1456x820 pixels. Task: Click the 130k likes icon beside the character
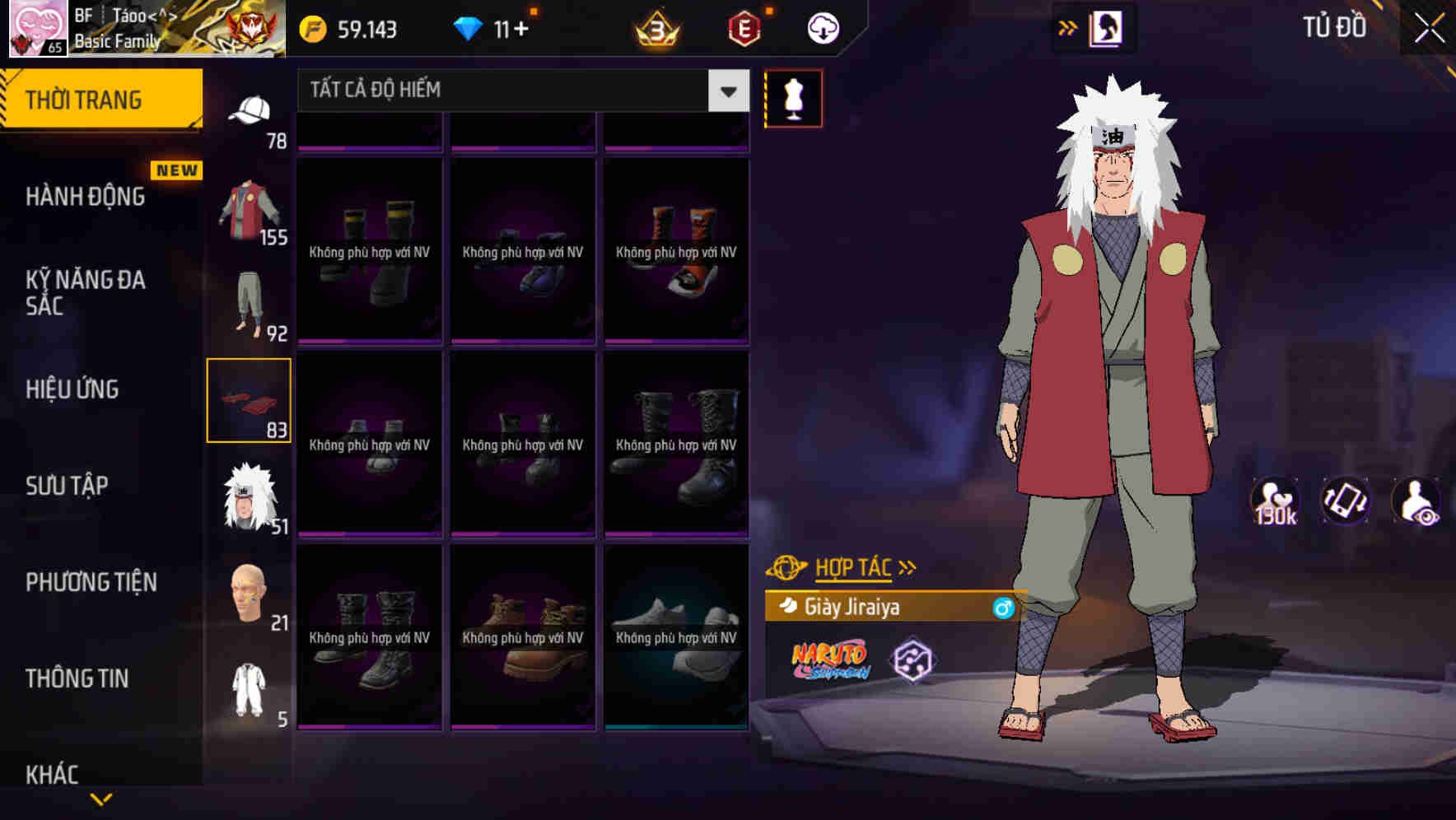(x=1275, y=501)
